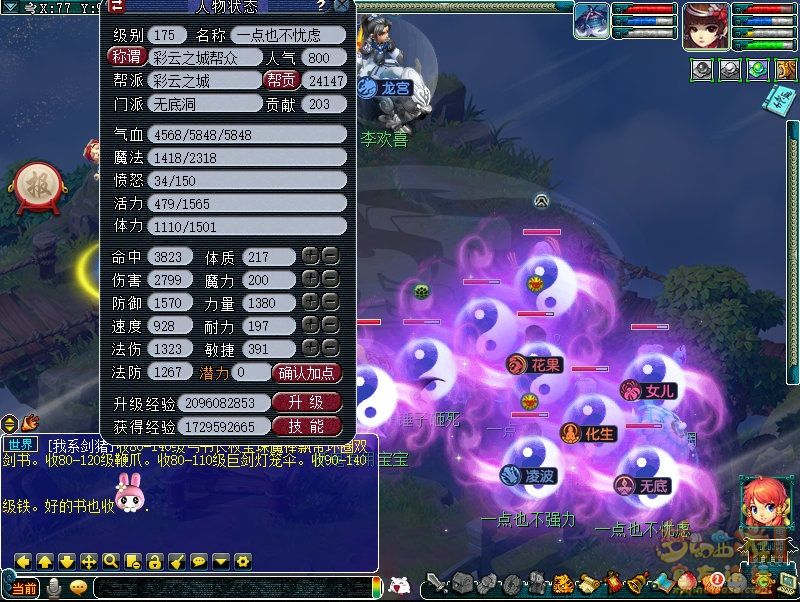Click the red 报 drum icon
The height and width of the screenshot is (602, 800).
pyautogui.click(x=37, y=185)
